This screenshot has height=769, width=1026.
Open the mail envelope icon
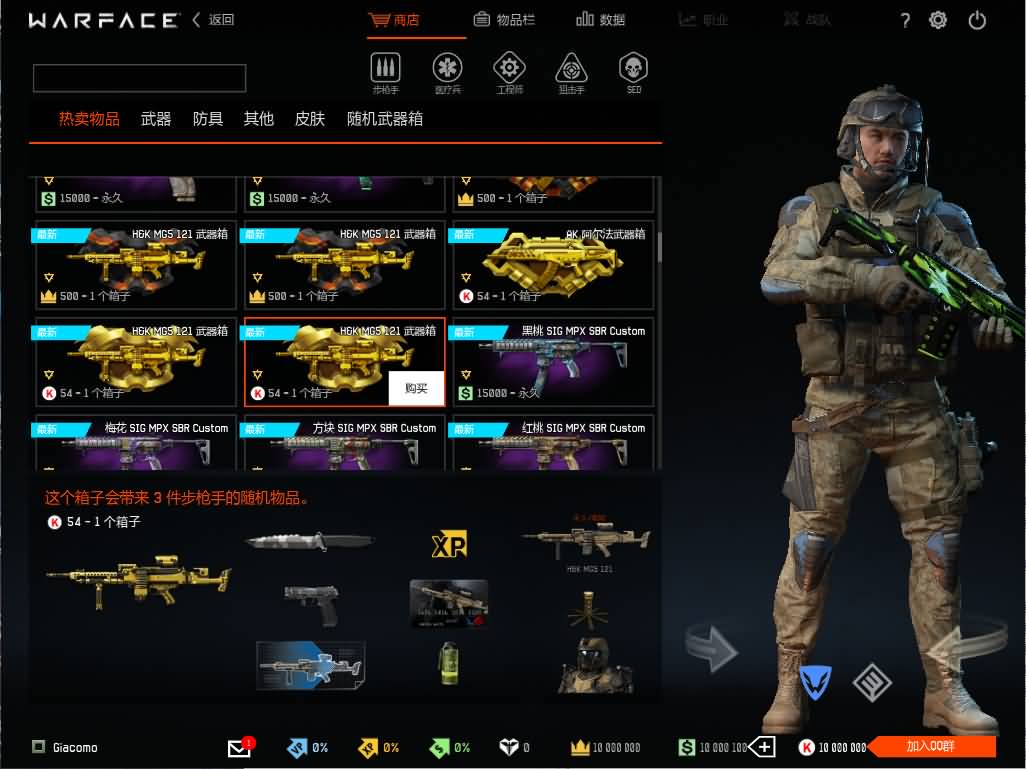[x=239, y=748]
